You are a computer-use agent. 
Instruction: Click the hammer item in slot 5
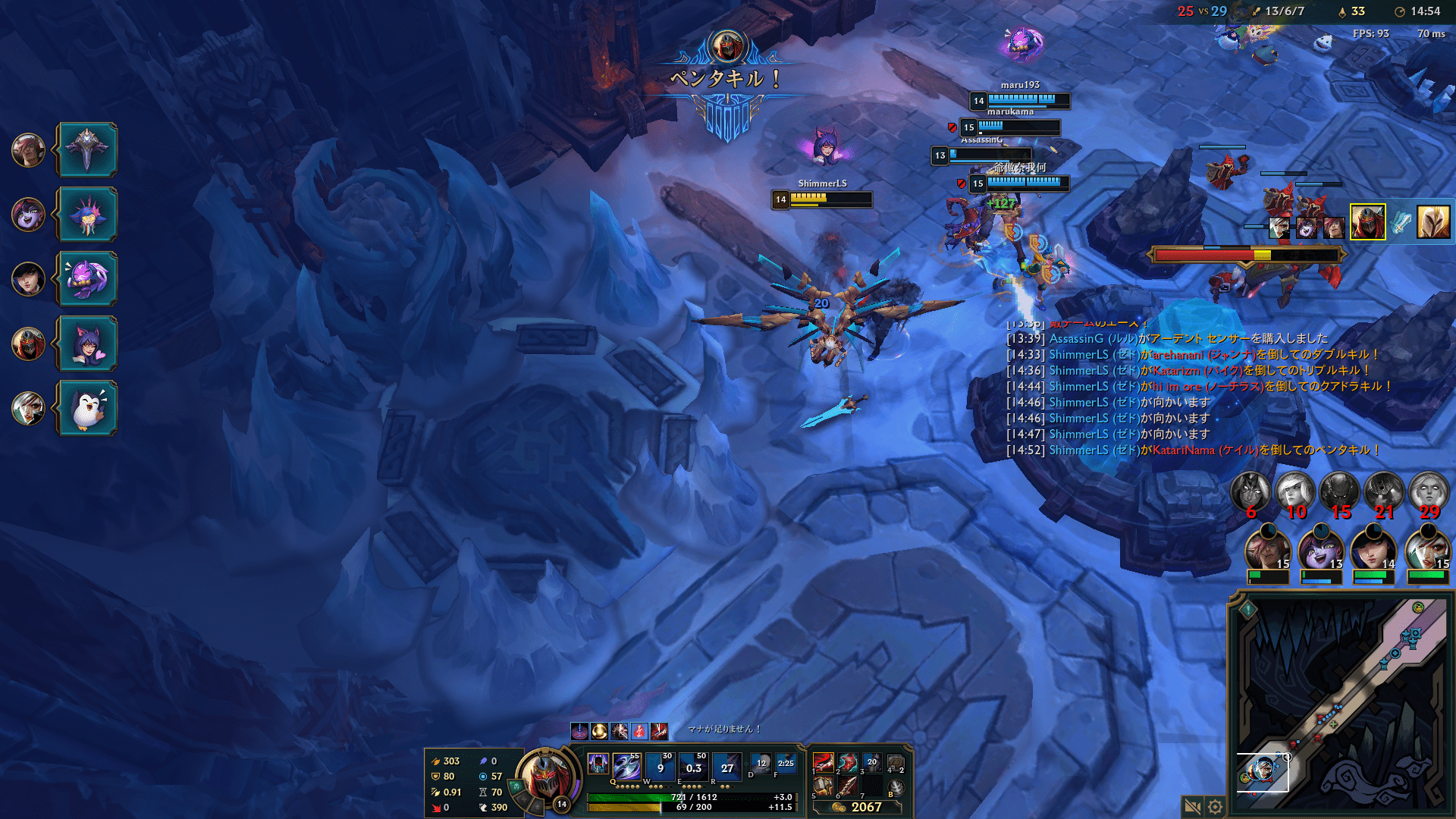tap(823, 786)
